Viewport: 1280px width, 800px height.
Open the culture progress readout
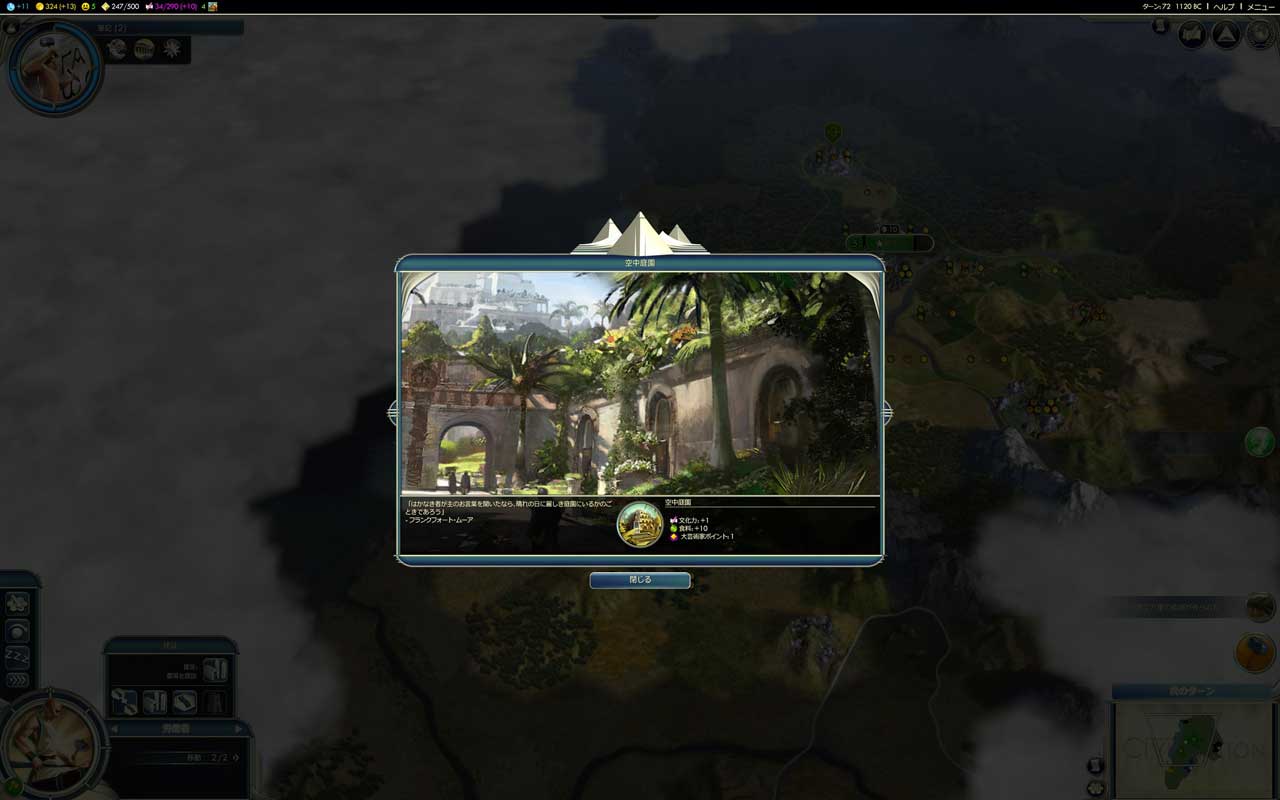point(172,7)
